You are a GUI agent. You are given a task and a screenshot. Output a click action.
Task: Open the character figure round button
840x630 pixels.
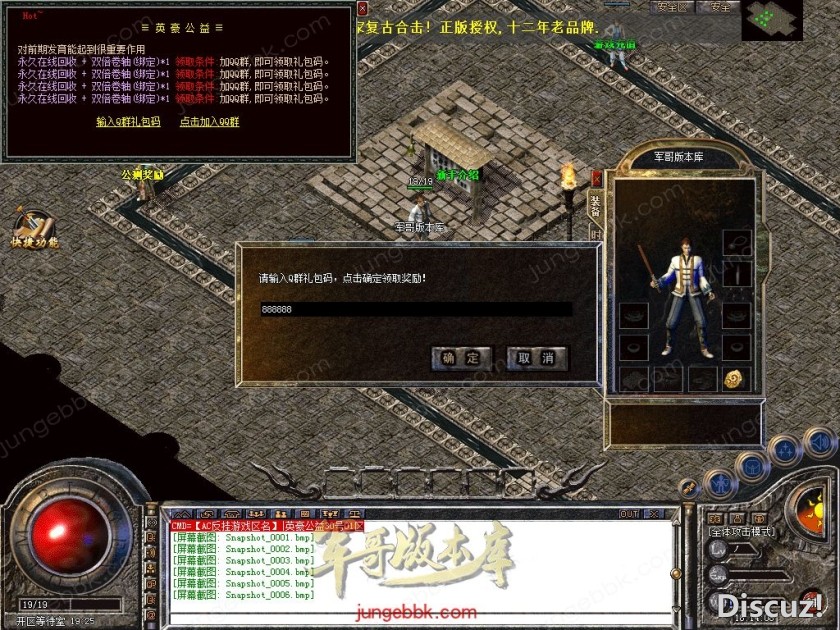pos(720,484)
